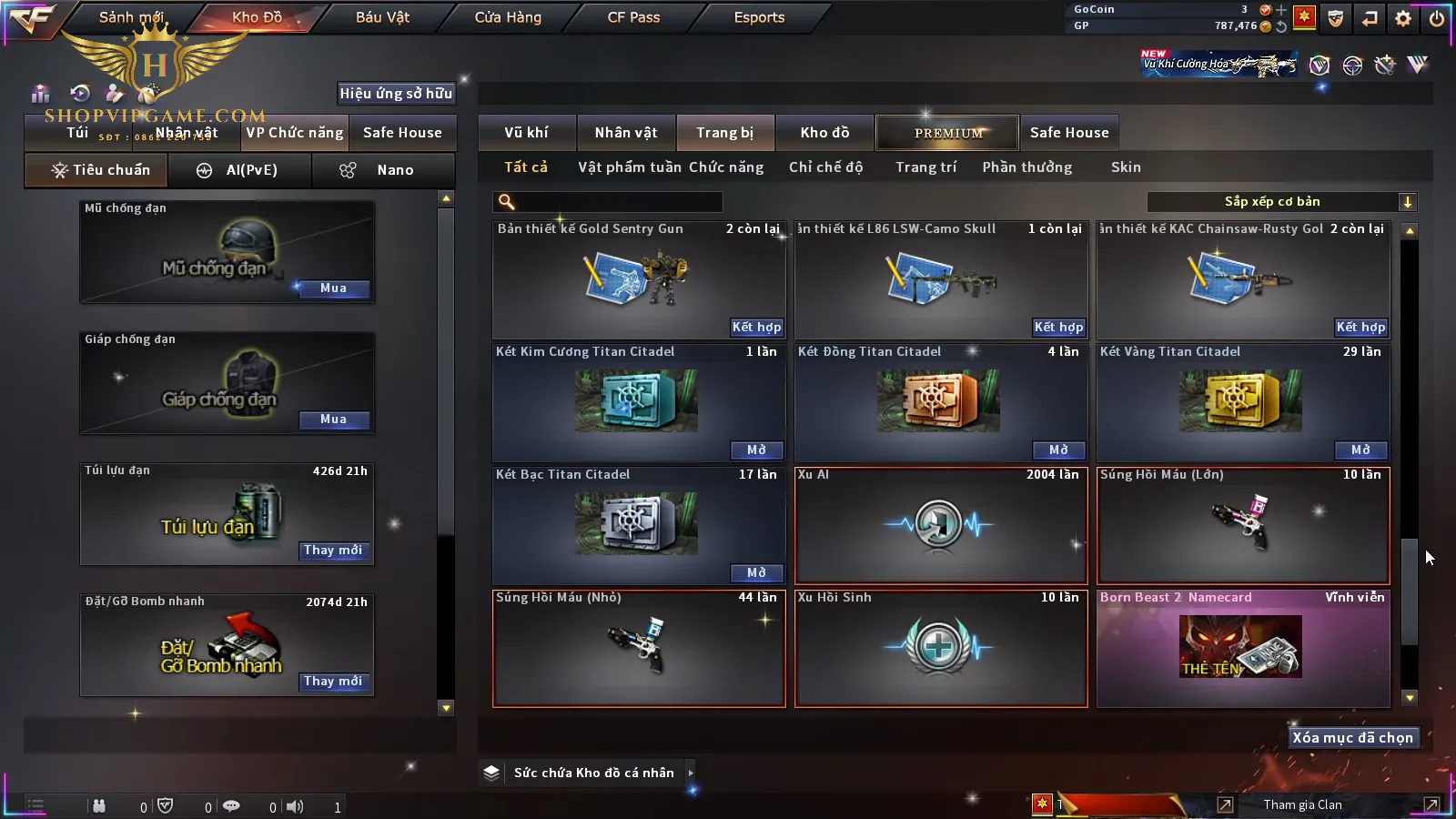
Task: Select the PREMIUM inventory tab
Action: point(948,133)
